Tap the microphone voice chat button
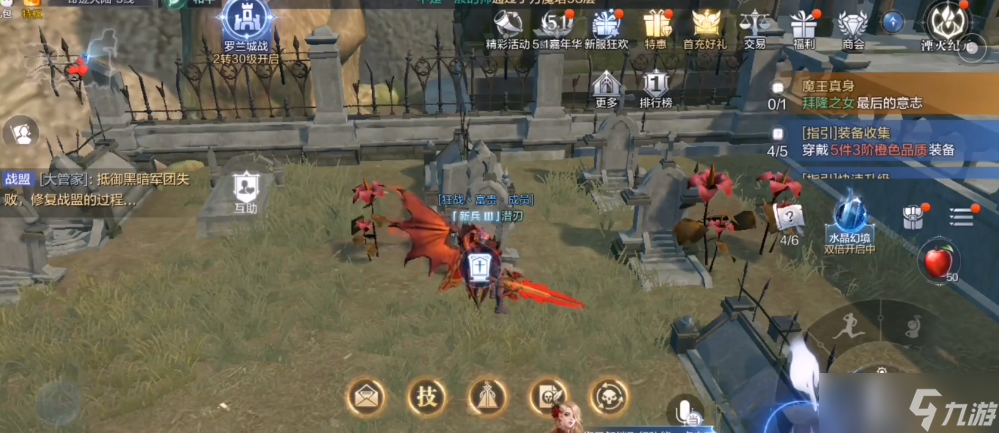Image resolution: width=999 pixels, height=433 pixels. pos(686,412)
